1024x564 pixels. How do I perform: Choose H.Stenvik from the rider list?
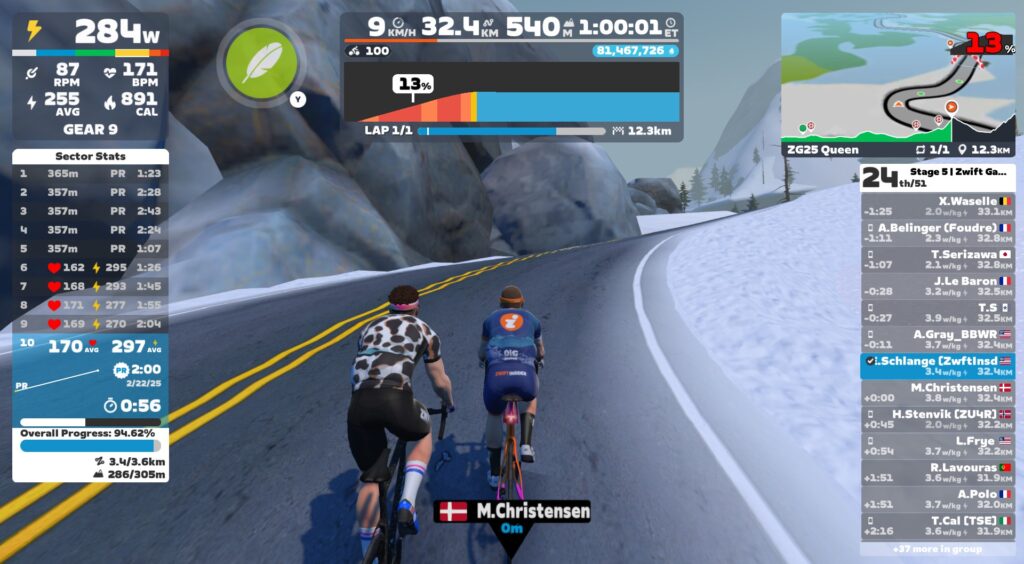click(x=937, y=419)
